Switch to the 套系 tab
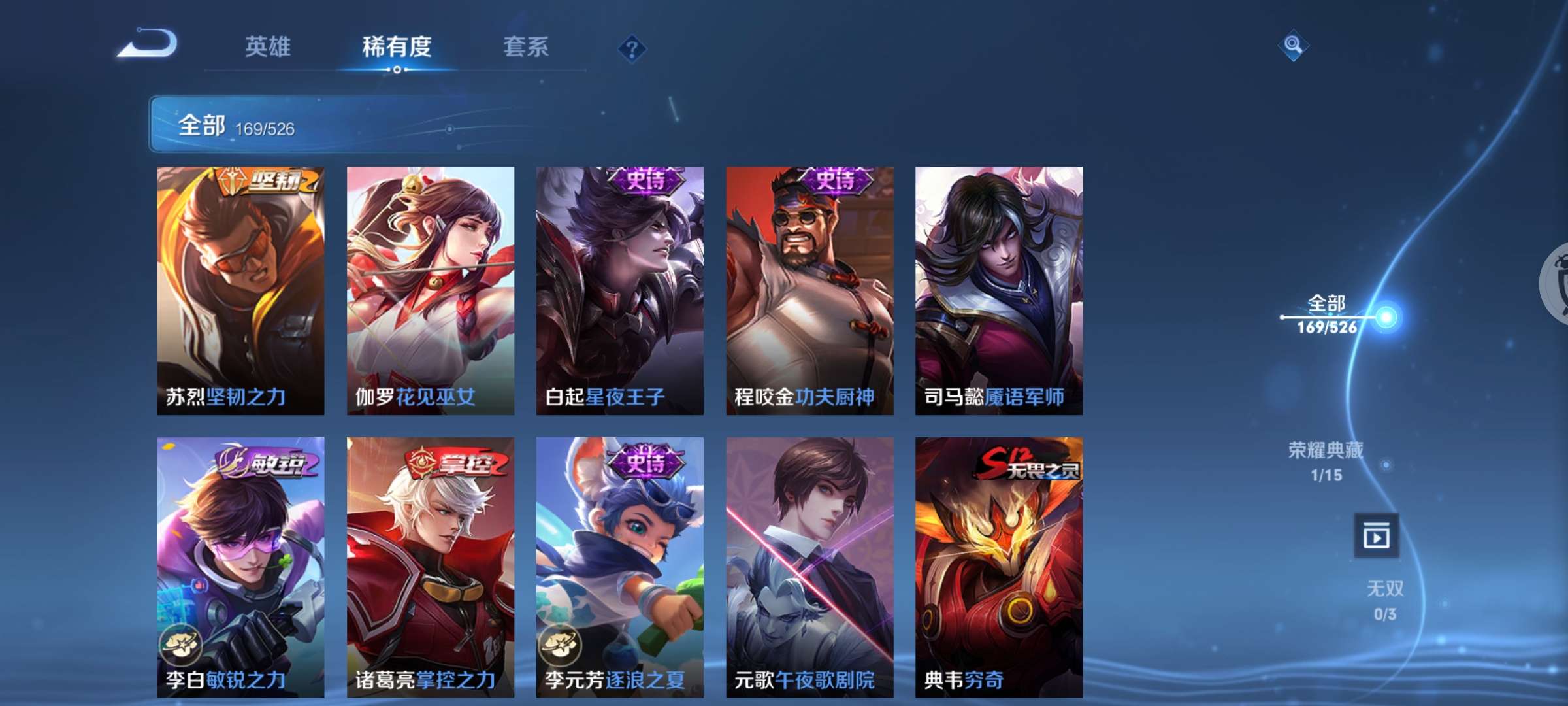Screen dimensions: 1568x706 click(526, 47)
